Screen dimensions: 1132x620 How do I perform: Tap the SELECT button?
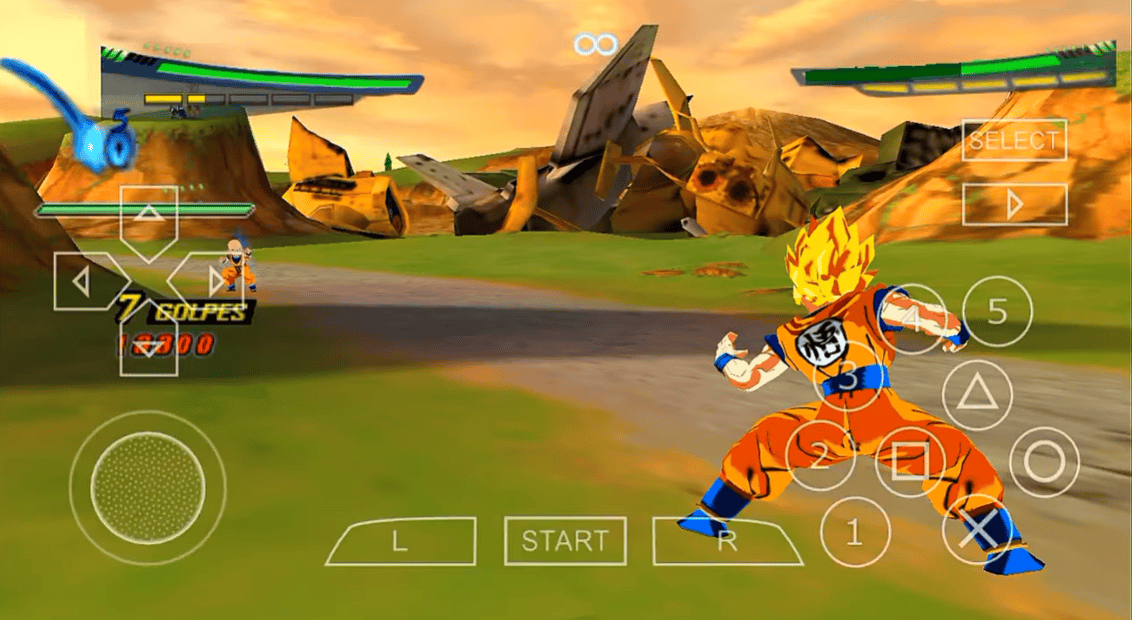pos(1014,141)
